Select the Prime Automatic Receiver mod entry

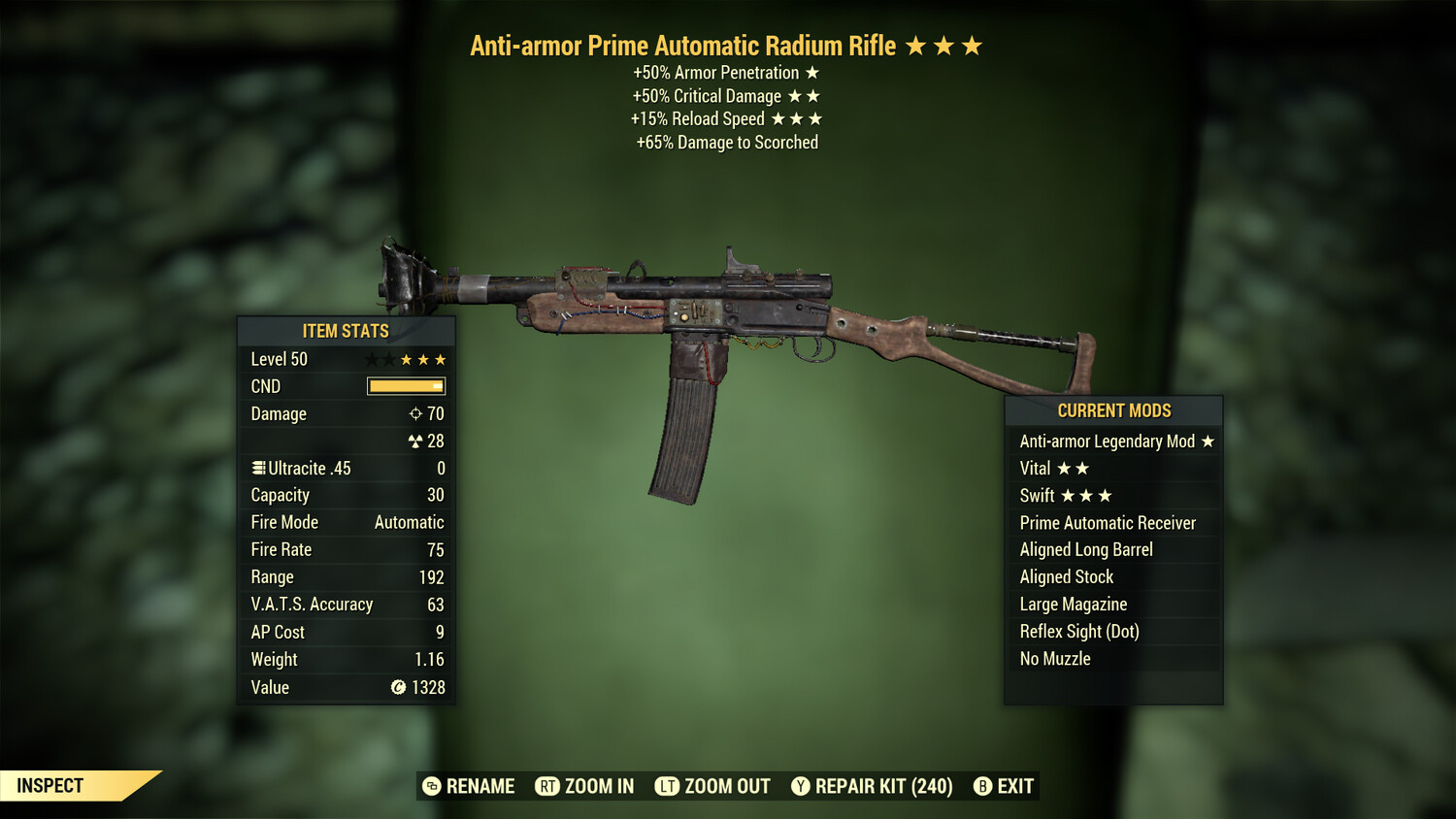[1107, 522]
